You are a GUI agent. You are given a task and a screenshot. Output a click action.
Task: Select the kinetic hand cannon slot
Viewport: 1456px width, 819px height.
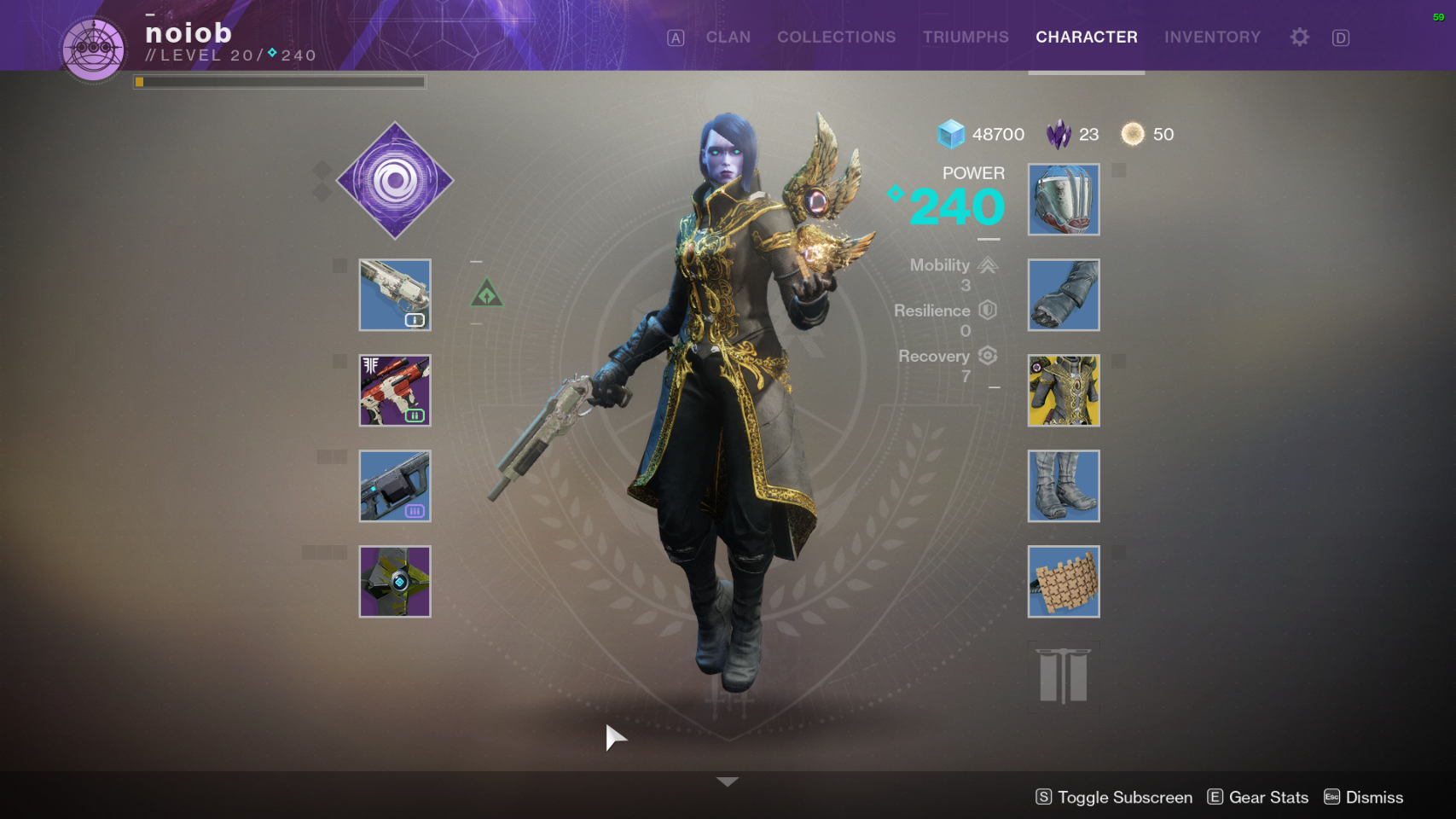coord(395,295)
